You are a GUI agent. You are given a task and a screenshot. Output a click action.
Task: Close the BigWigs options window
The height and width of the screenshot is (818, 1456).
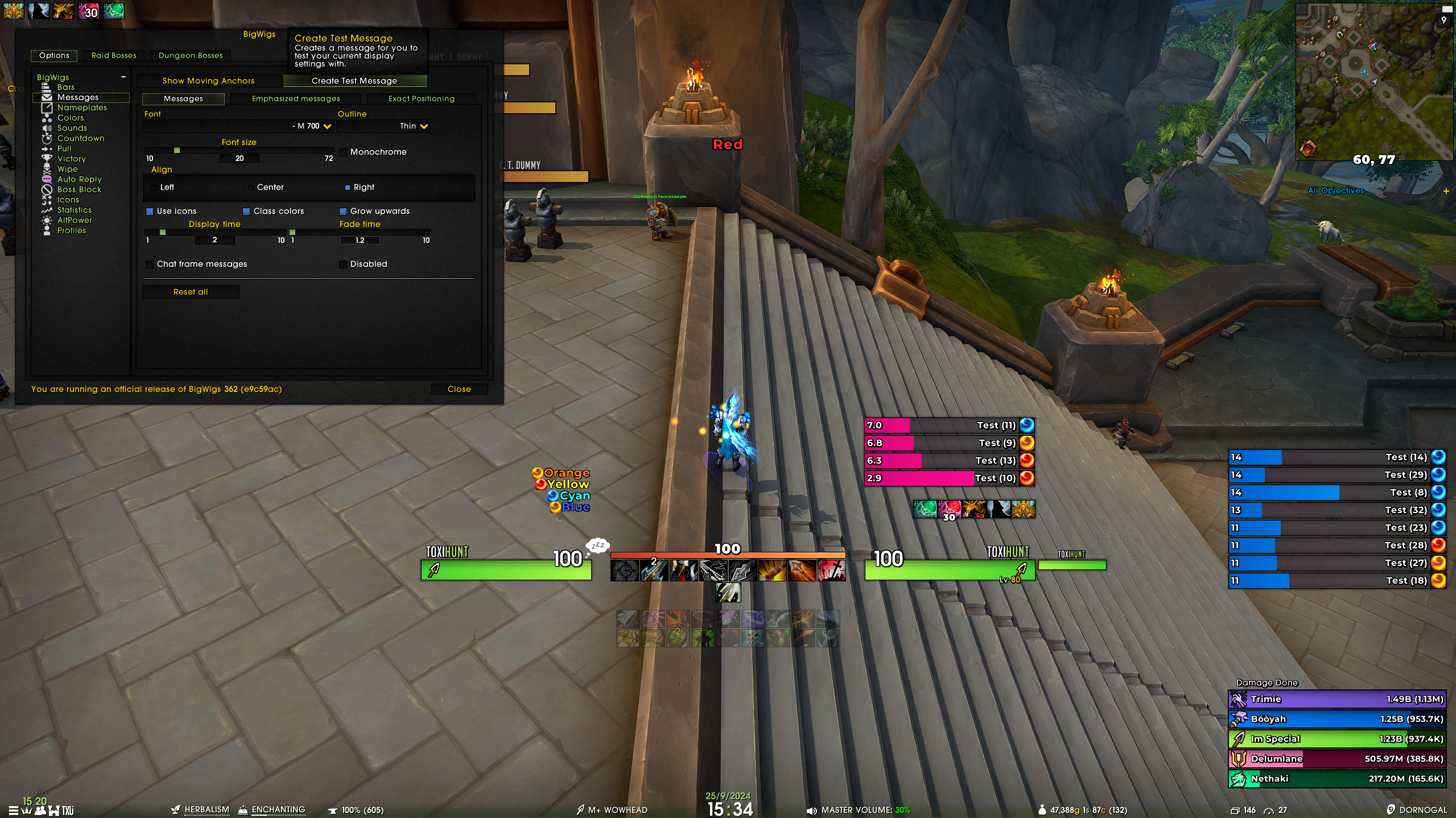459,389
